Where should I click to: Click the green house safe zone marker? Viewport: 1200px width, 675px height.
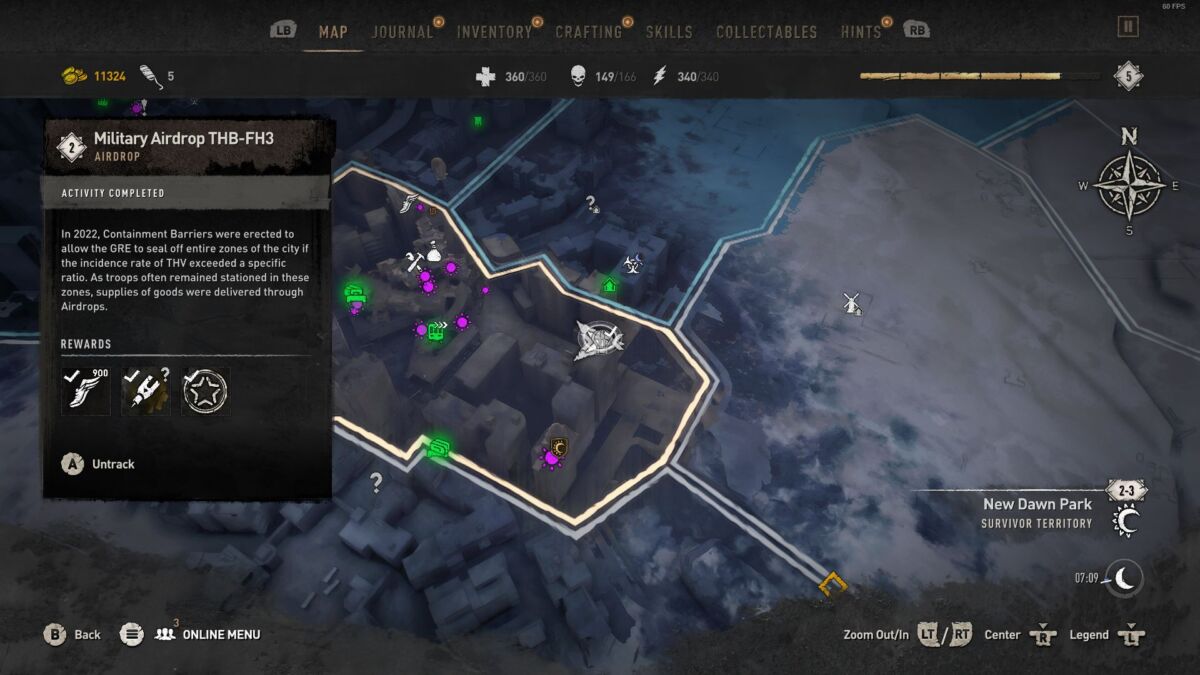609,286
